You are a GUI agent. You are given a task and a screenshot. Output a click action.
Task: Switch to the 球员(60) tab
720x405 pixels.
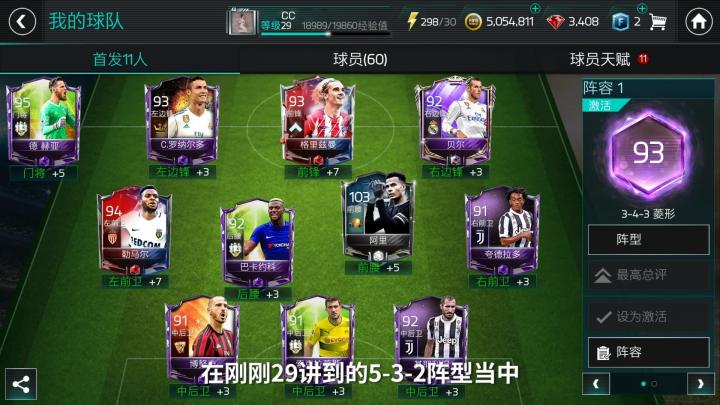click(x=360, y=59)
